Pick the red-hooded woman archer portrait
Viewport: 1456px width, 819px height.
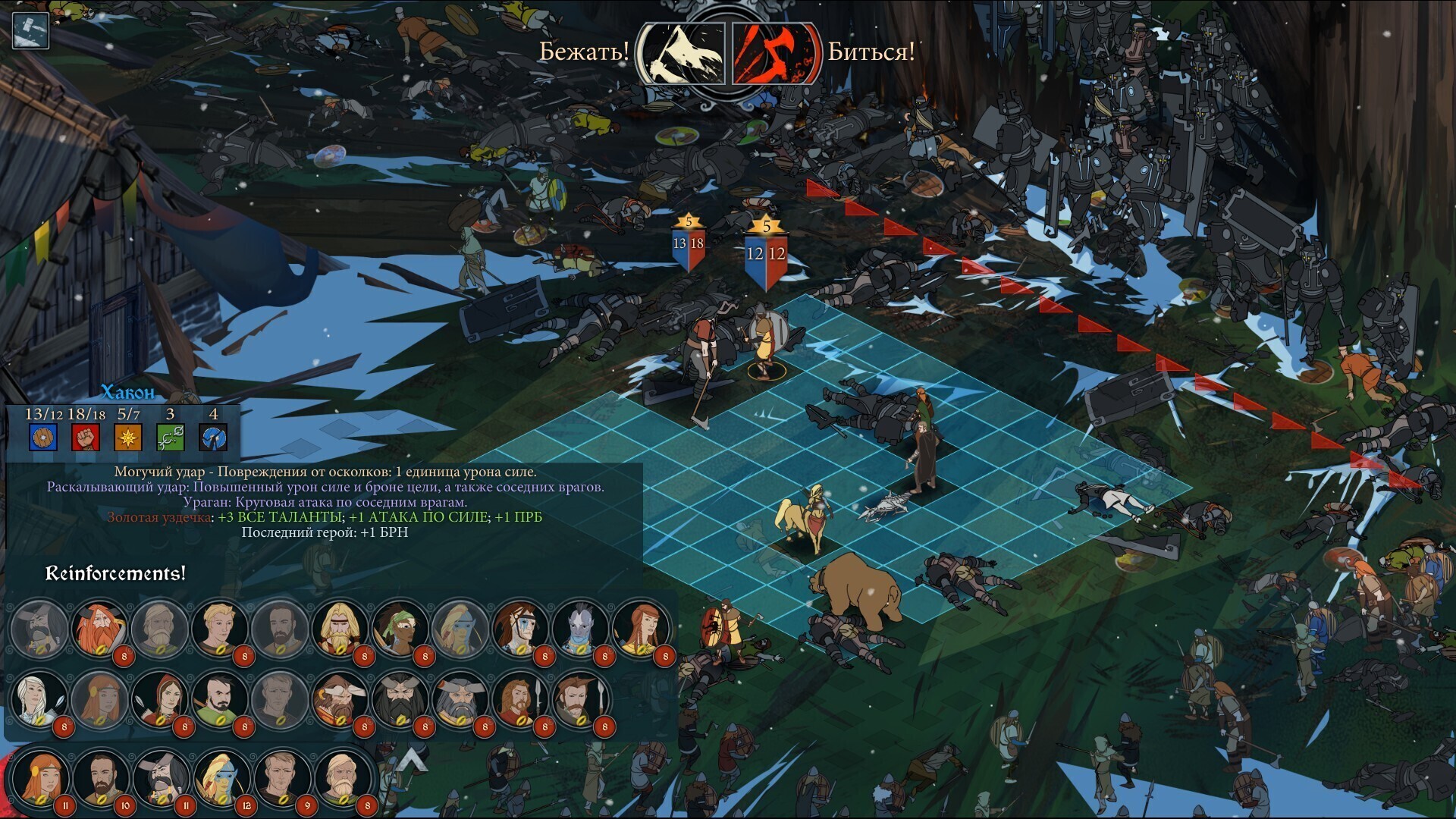pos(159,699)
